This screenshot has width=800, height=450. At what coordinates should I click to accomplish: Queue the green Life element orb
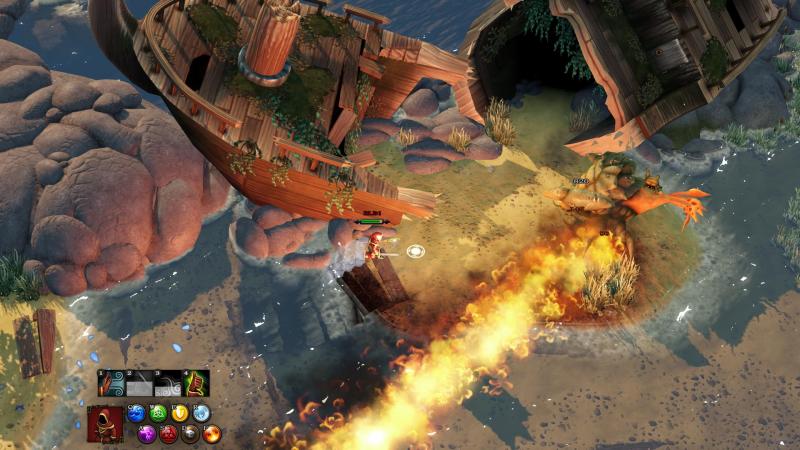pos(159,413)
